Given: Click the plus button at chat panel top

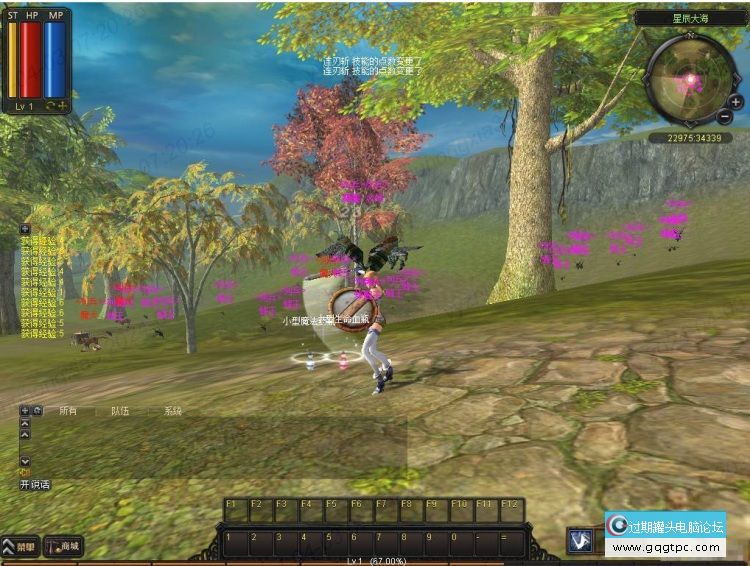Looking at the screenshot, I should click(24, 410).
